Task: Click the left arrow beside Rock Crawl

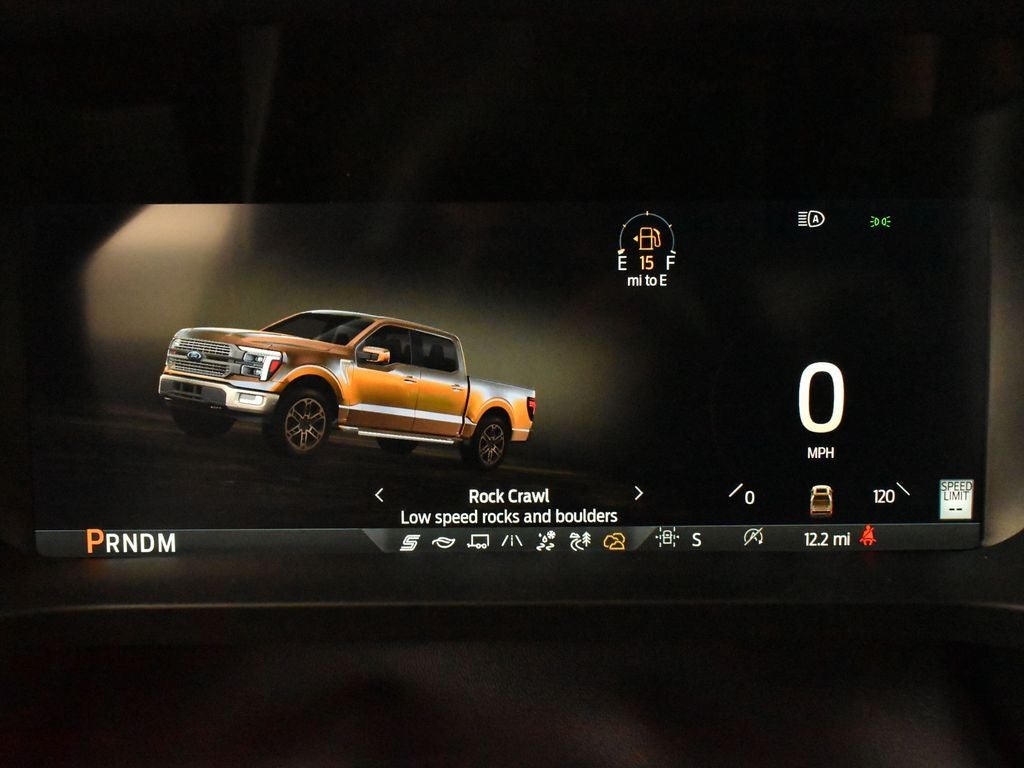Action: pyautogui.click(x=379, y=494)
